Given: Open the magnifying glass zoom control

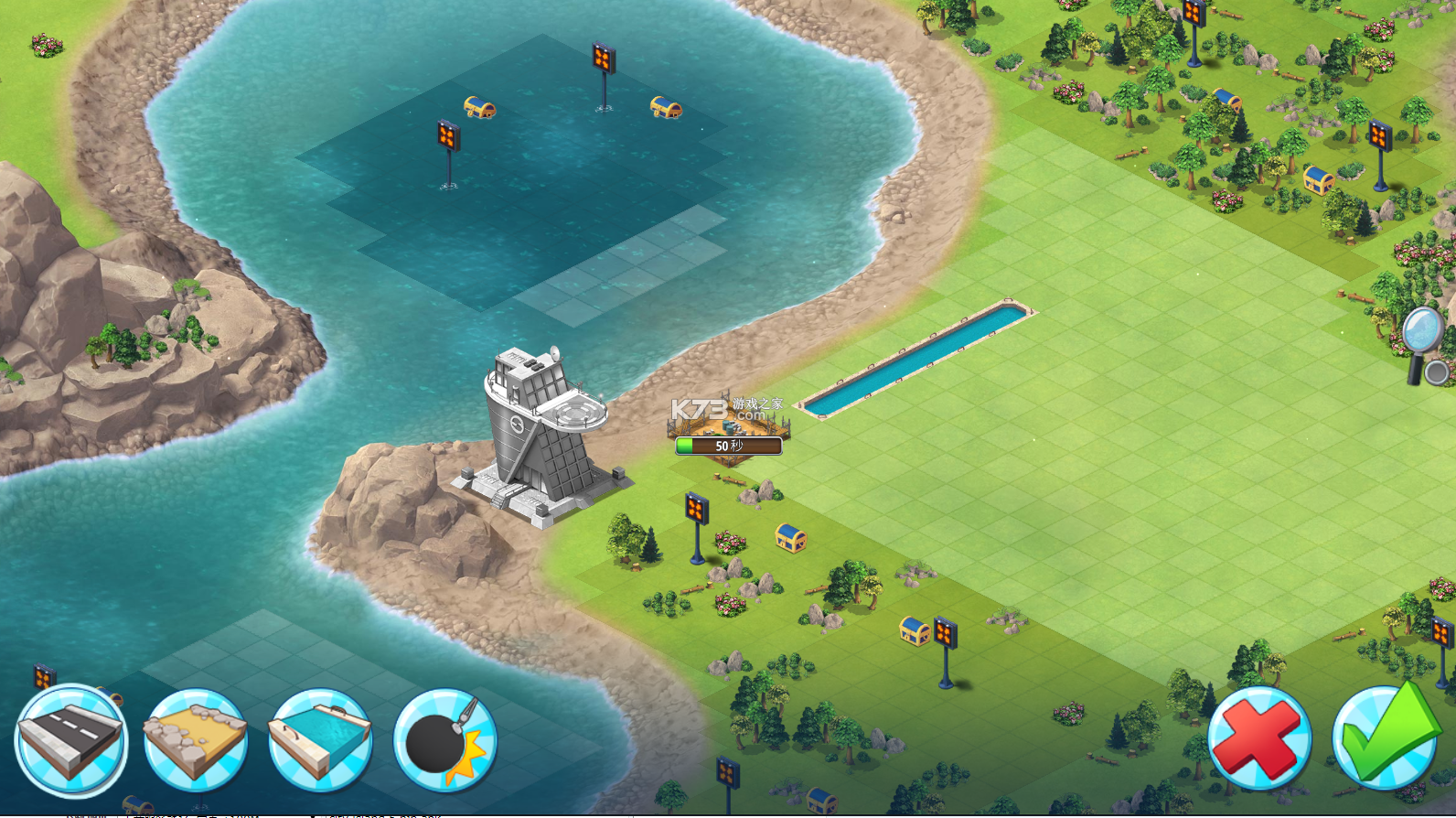Looking at the screenshot, I should tap(1423, 341).
